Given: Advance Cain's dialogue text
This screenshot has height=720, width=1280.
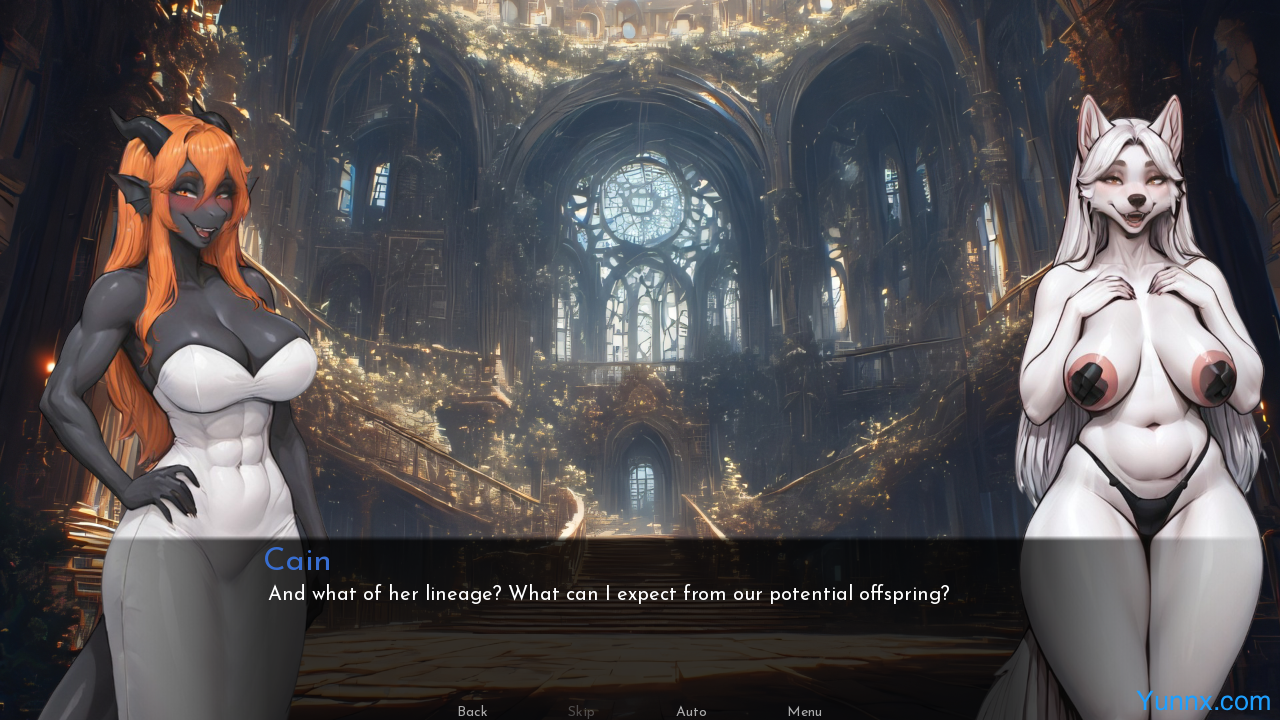Looking at the screenshot, I should [x=608, y=594].
